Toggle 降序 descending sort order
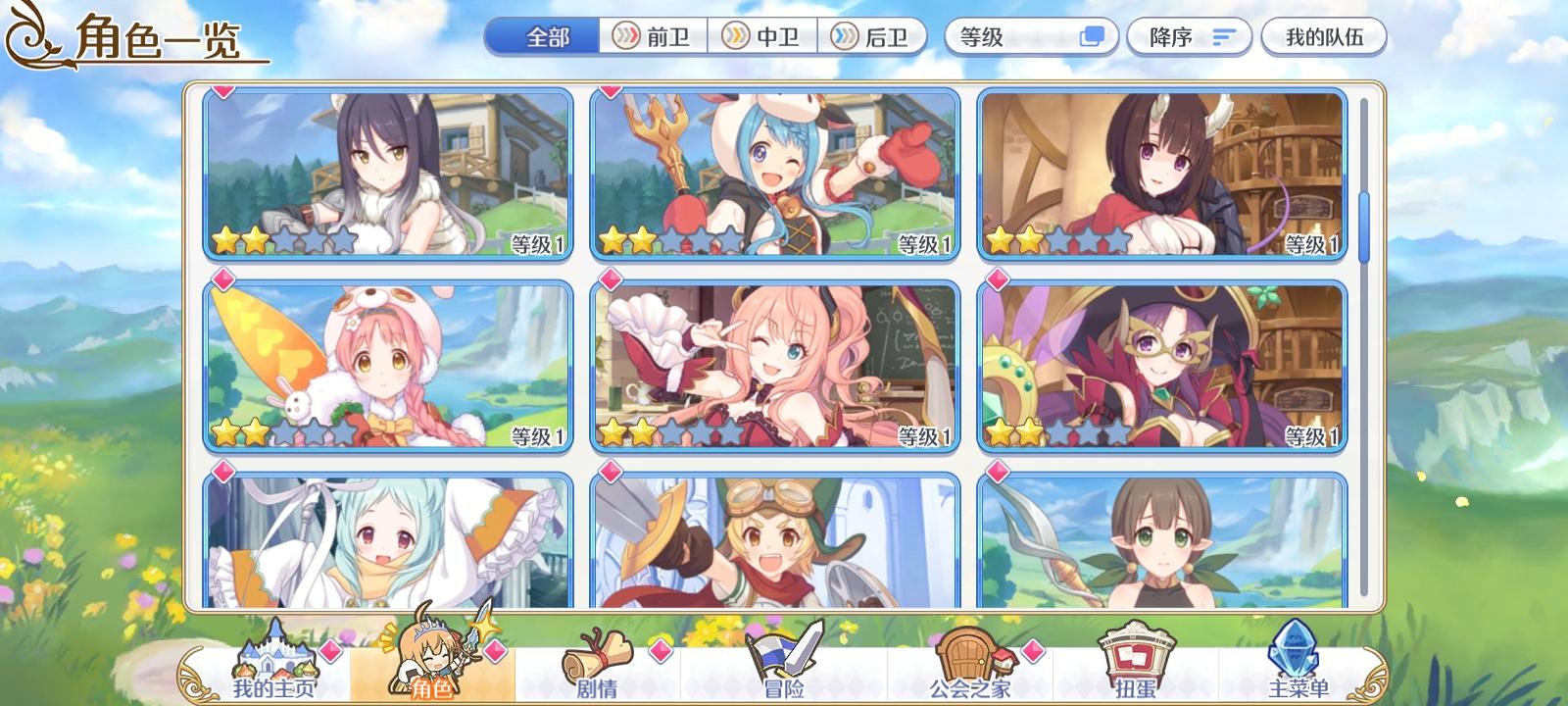The width and height of the screenshot is (1568, 706). (1171, 36)
